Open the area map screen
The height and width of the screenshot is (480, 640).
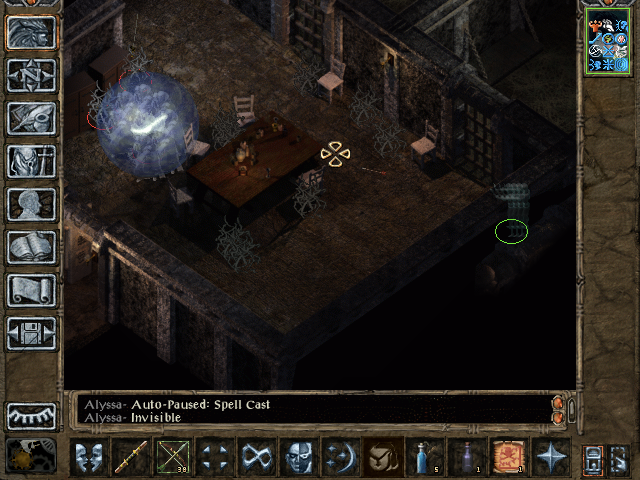point(31,75)
